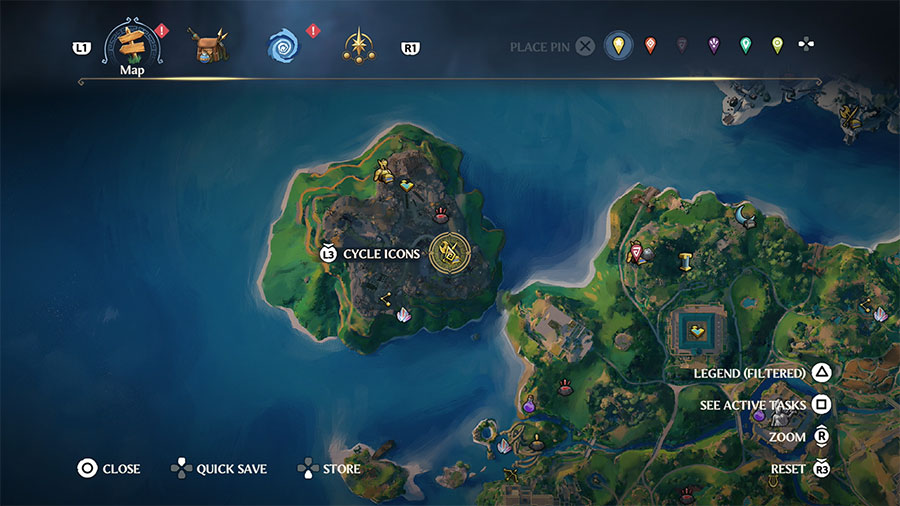Pick the dark grey map pin

[682, 46]
